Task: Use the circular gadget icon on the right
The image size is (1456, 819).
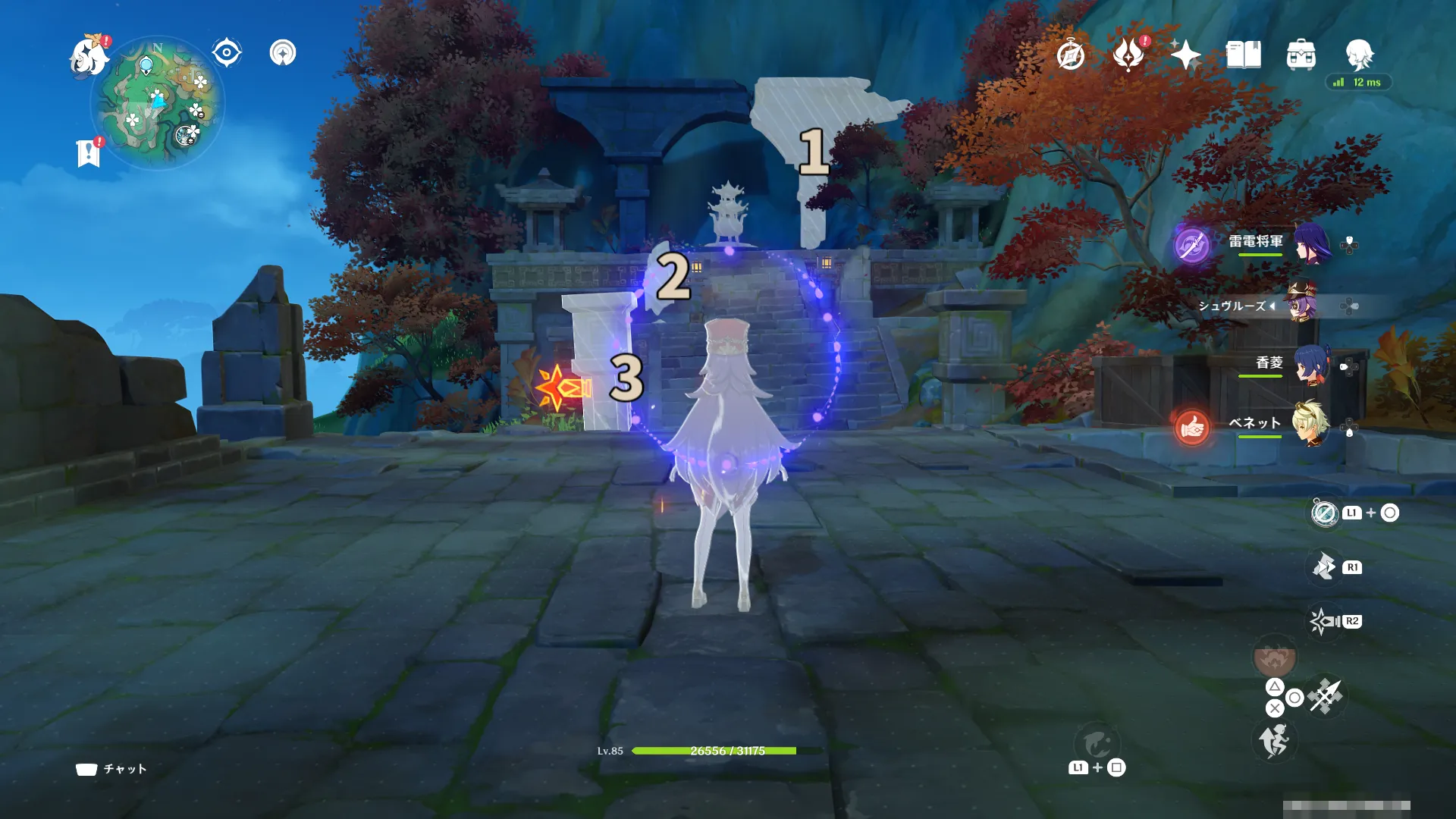Action: pos(1325,513)
